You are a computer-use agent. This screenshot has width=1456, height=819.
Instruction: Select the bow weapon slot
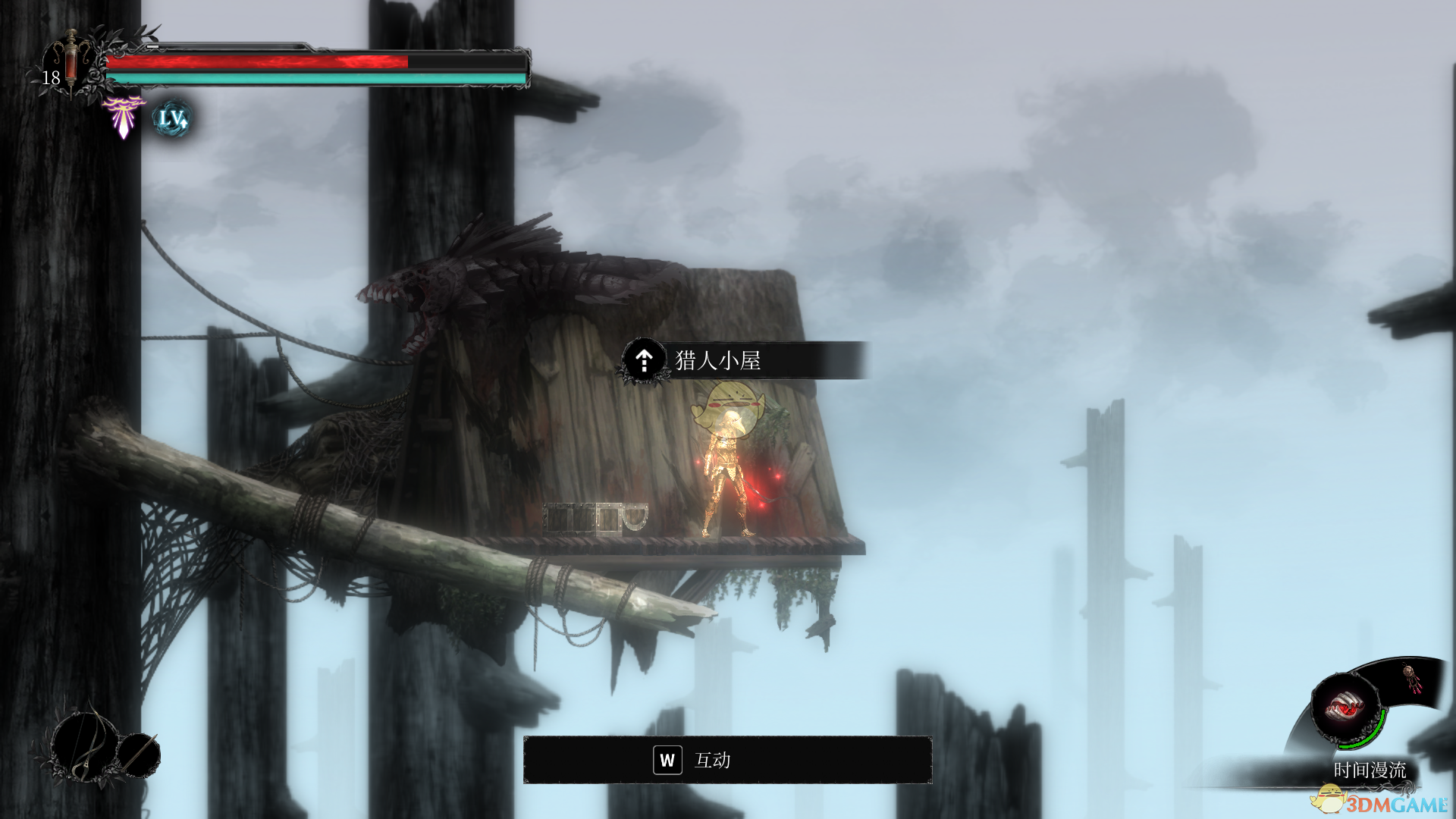pyautogui.click(x=83, y=745)
